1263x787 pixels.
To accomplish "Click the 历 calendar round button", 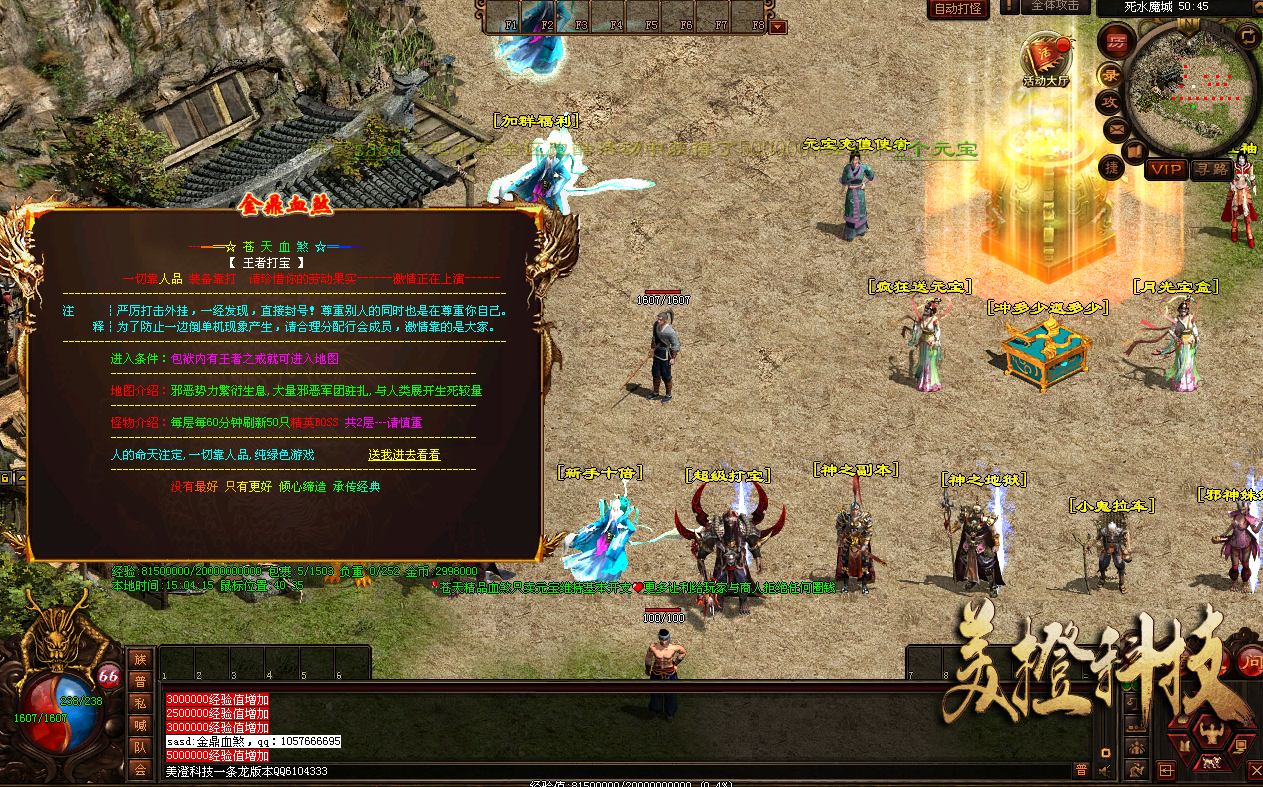I will [x=1115, y=41].
